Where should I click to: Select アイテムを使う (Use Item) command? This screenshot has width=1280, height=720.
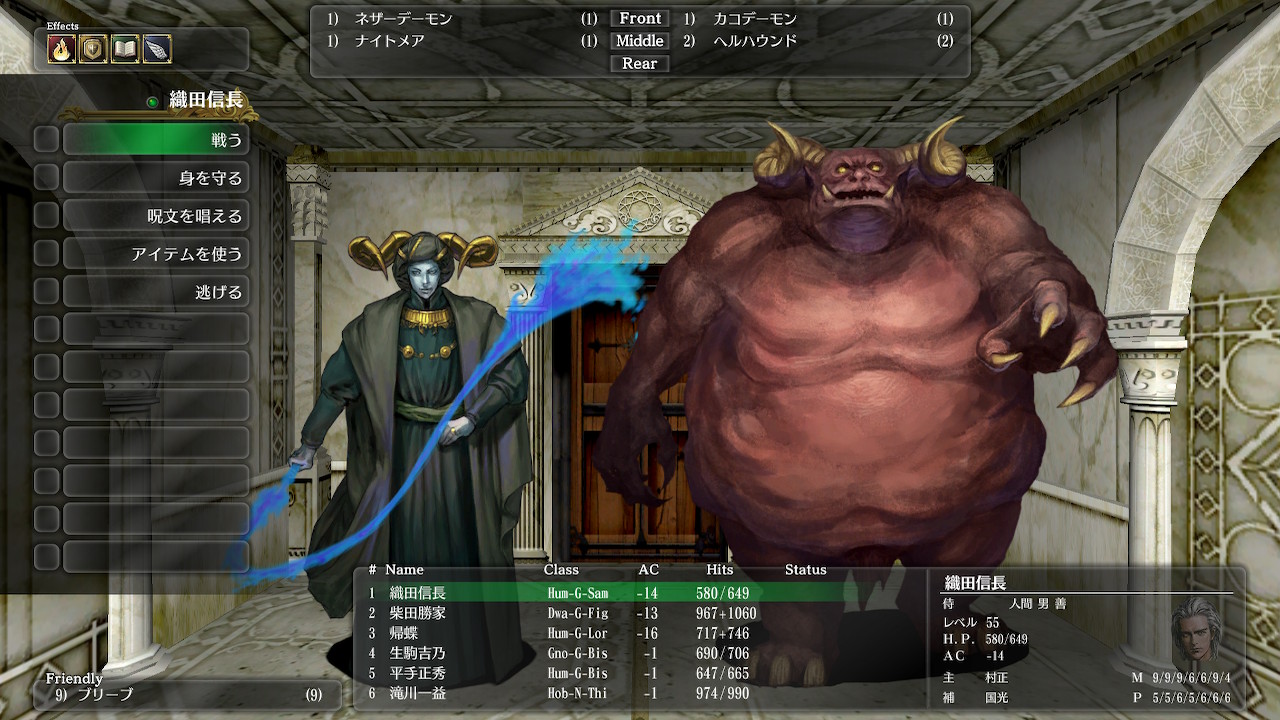156,254
